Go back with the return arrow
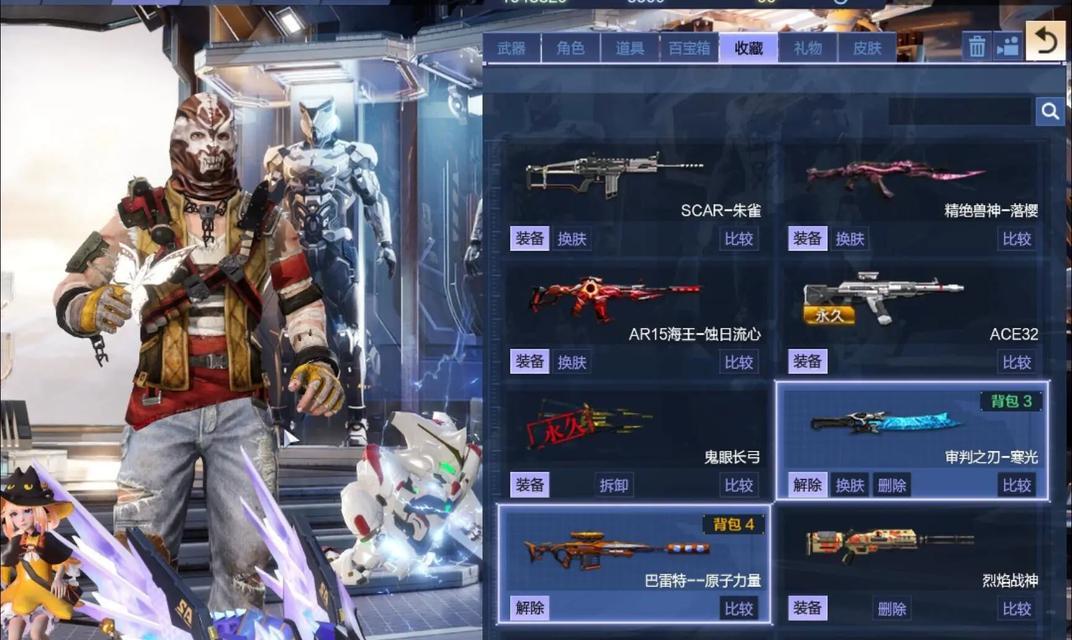Image resolution: width=1072 pixels, height=640 pixels. coord(1045,41)
